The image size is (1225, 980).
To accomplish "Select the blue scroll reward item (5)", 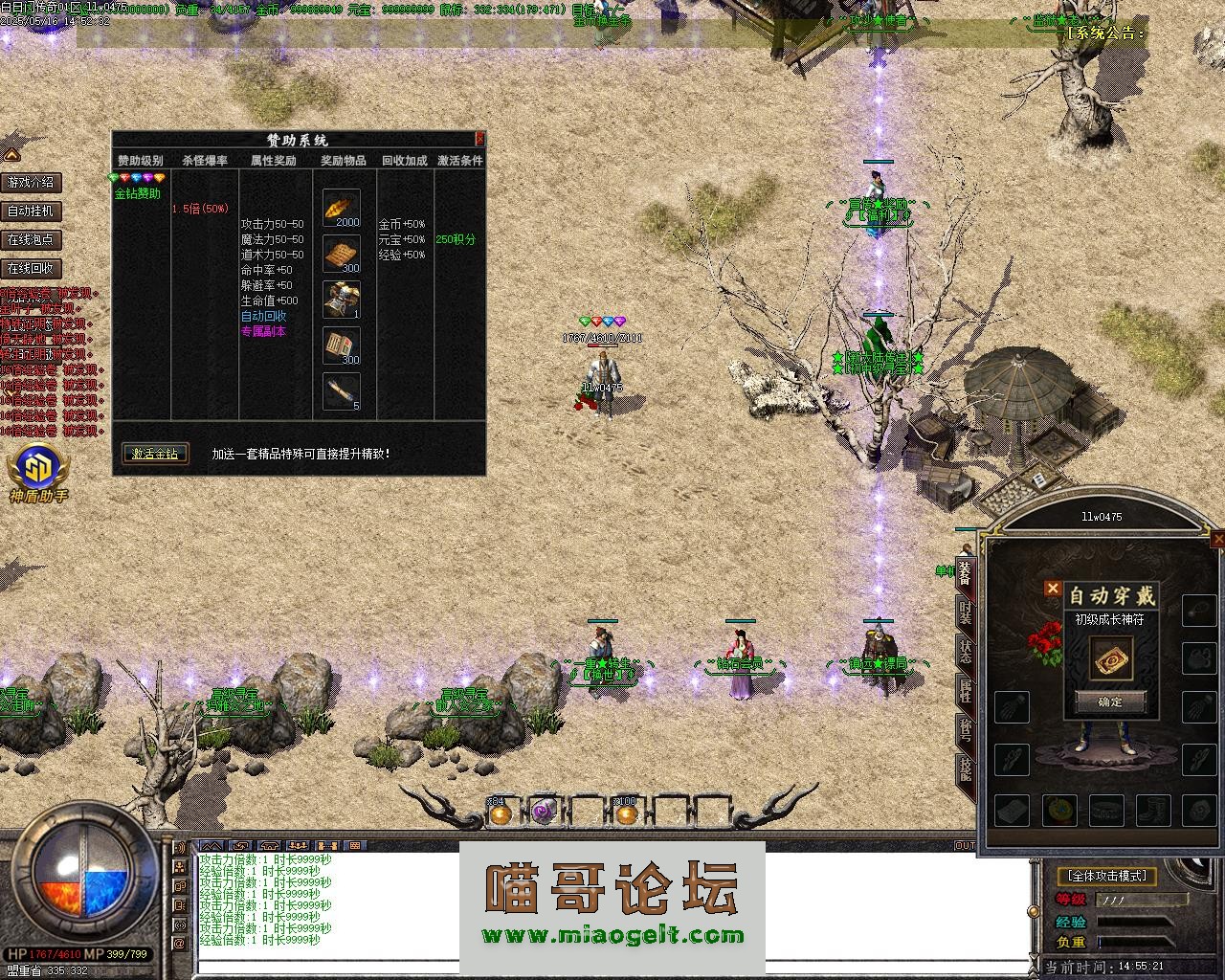I will (342, 391).
